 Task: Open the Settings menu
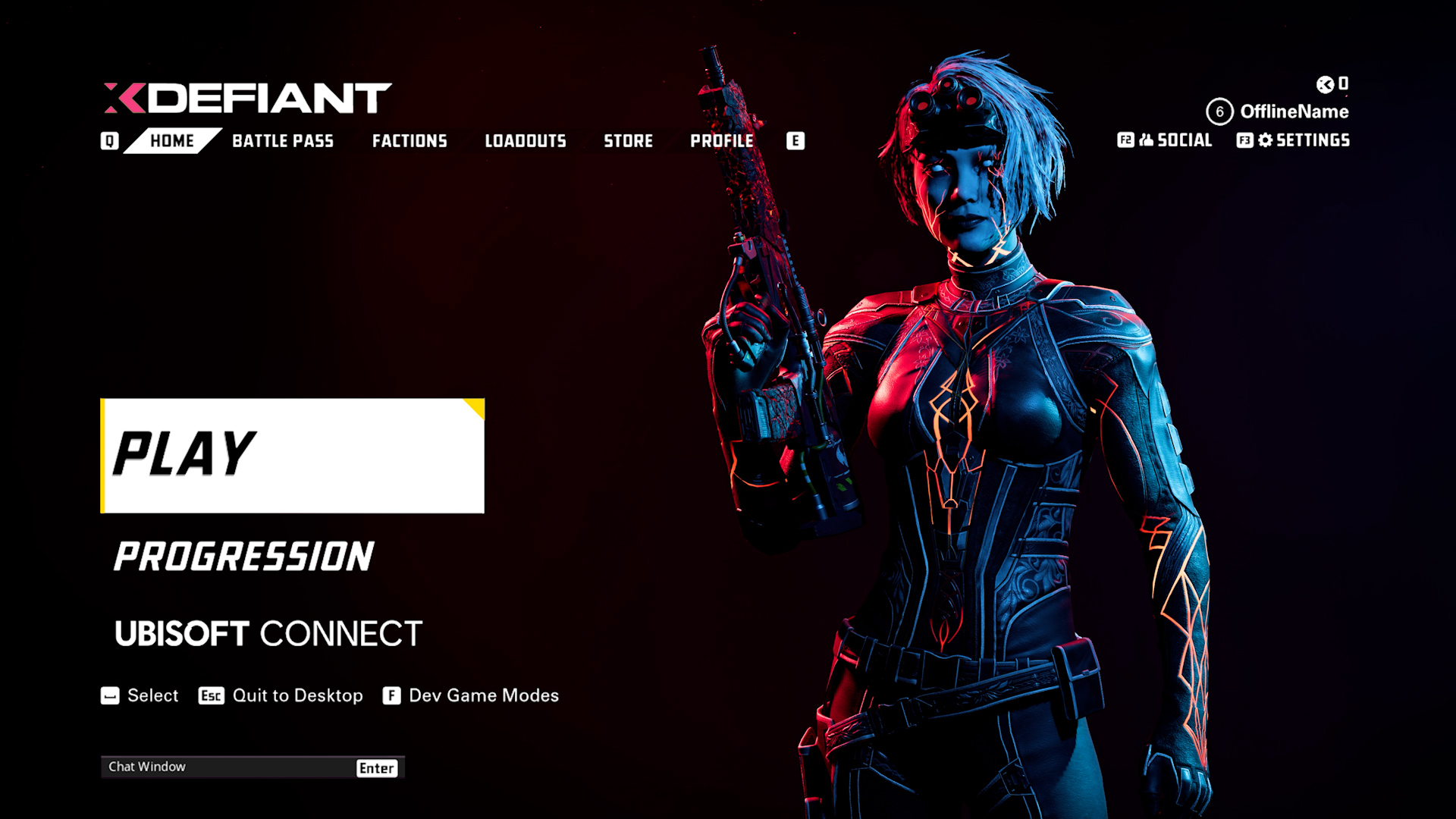pos(1304,140)
